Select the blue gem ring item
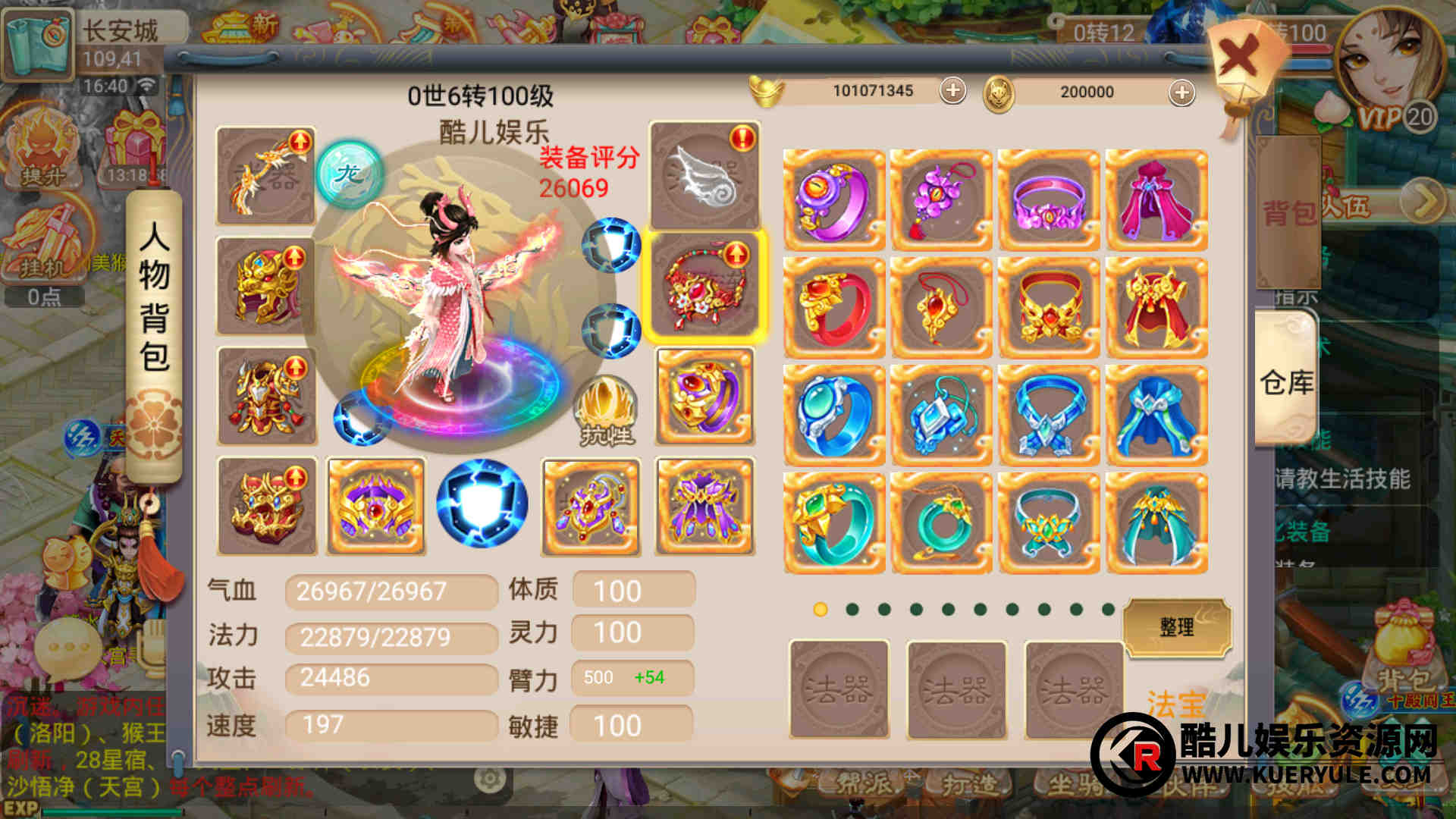Image resolution: width=1456 pixels, height=819 pixels. point(833,416)
